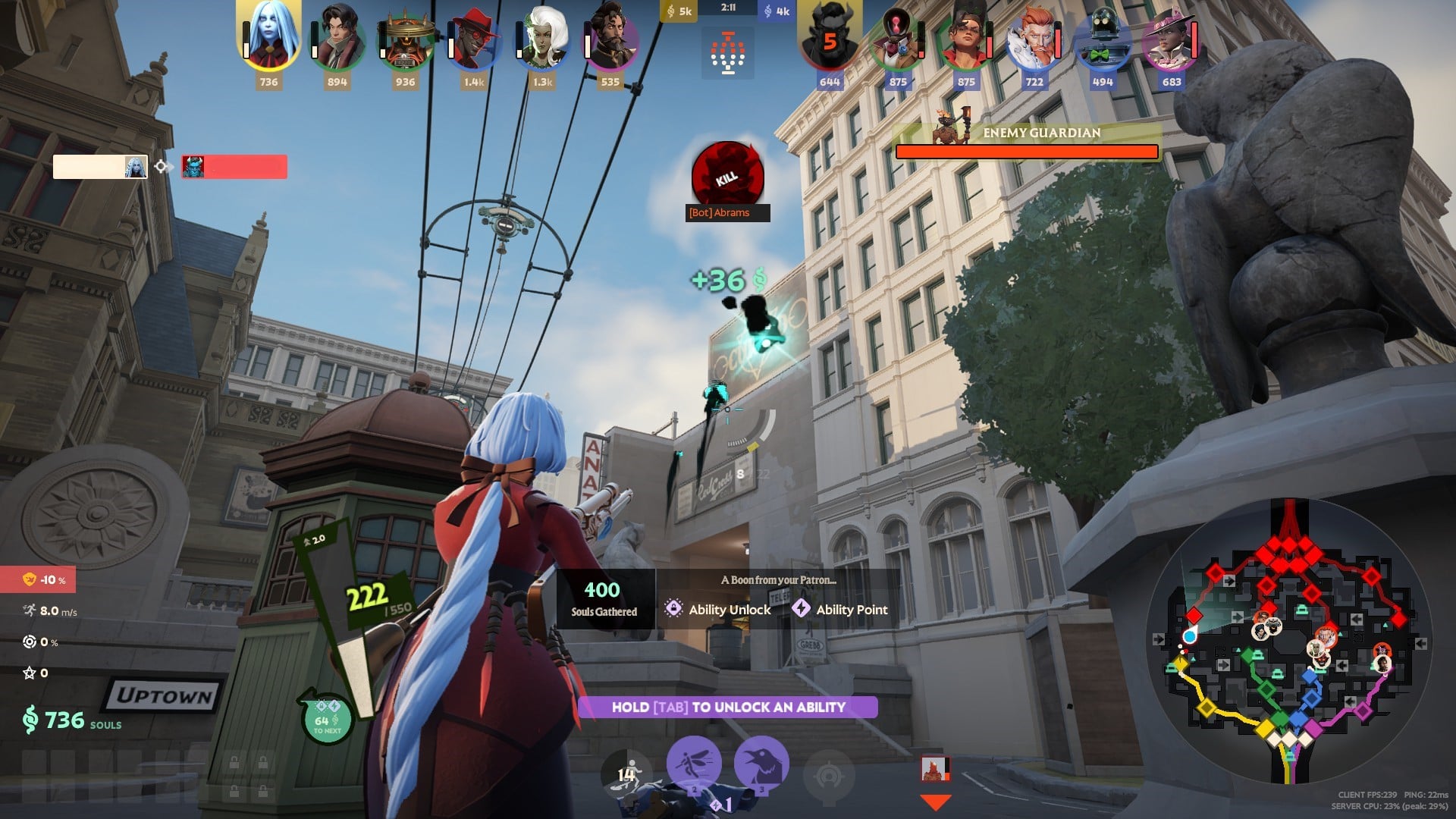
Task: Select the greyed-out locked ability slot
Action: 829,774
